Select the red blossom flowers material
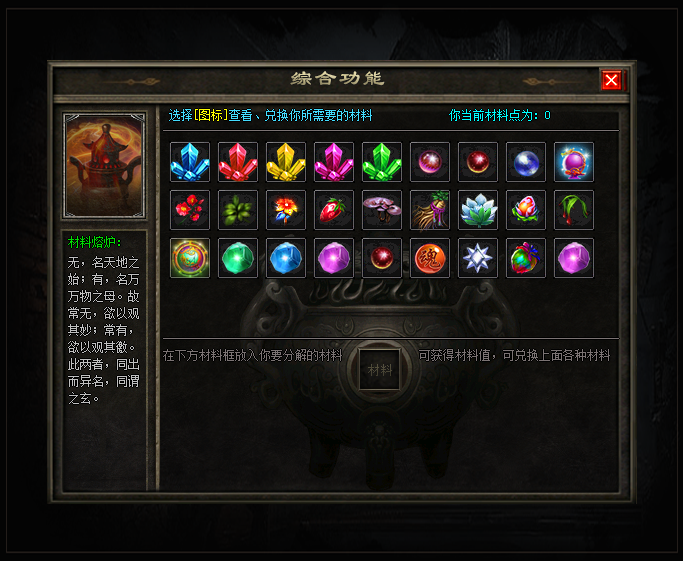The image size is (683, 561). pyautogui.click(x=189, y=210)
